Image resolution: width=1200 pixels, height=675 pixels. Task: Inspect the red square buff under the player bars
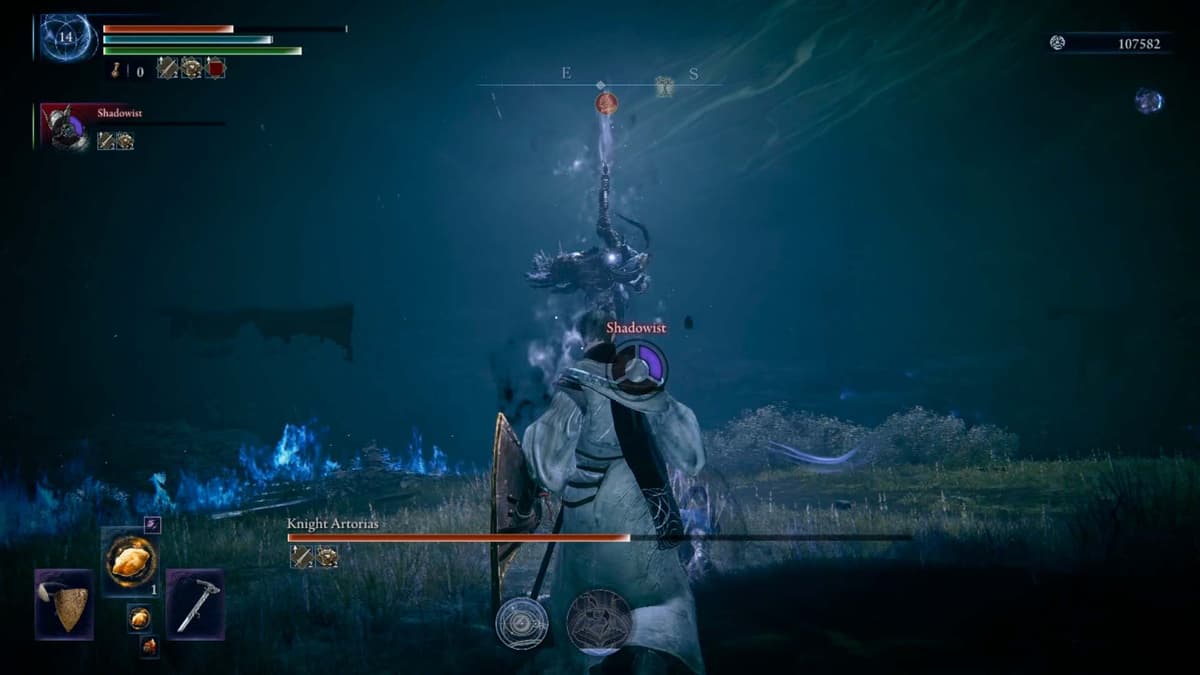(215, 68)
